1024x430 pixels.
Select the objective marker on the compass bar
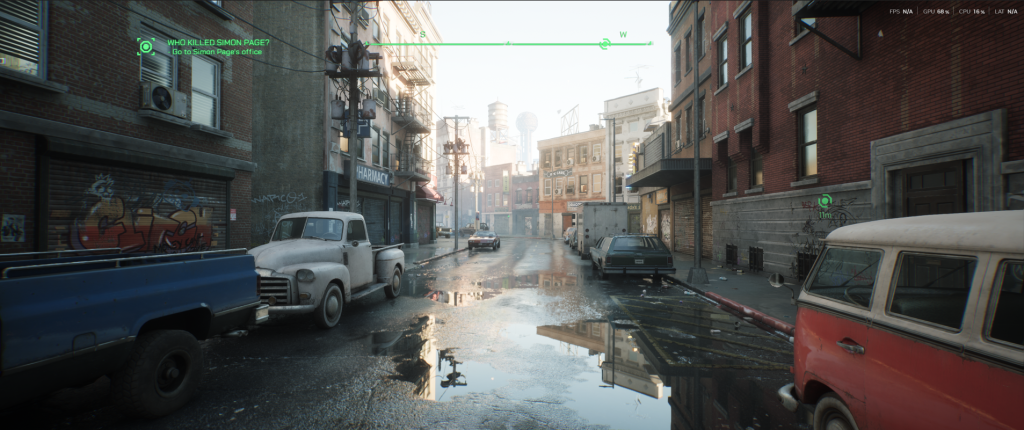point(604,44)
